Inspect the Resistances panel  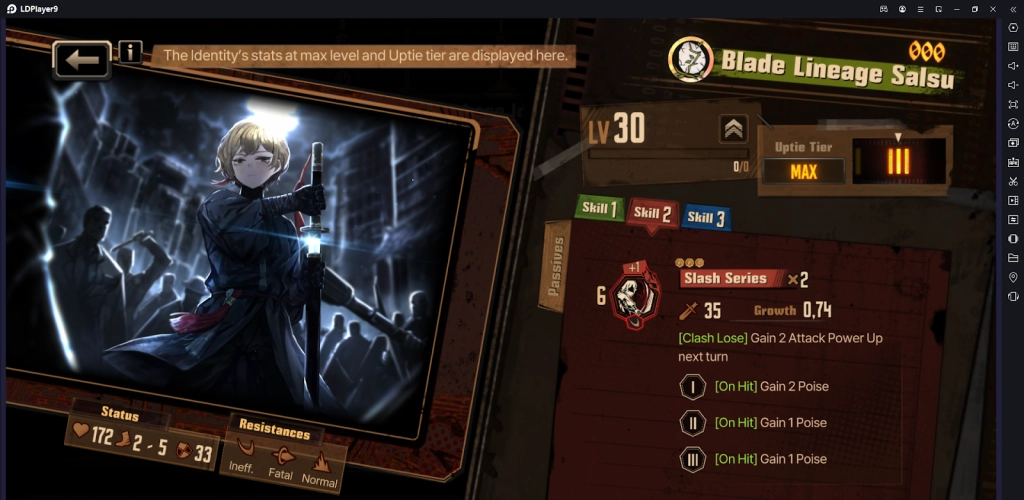[x=286, y=460]
